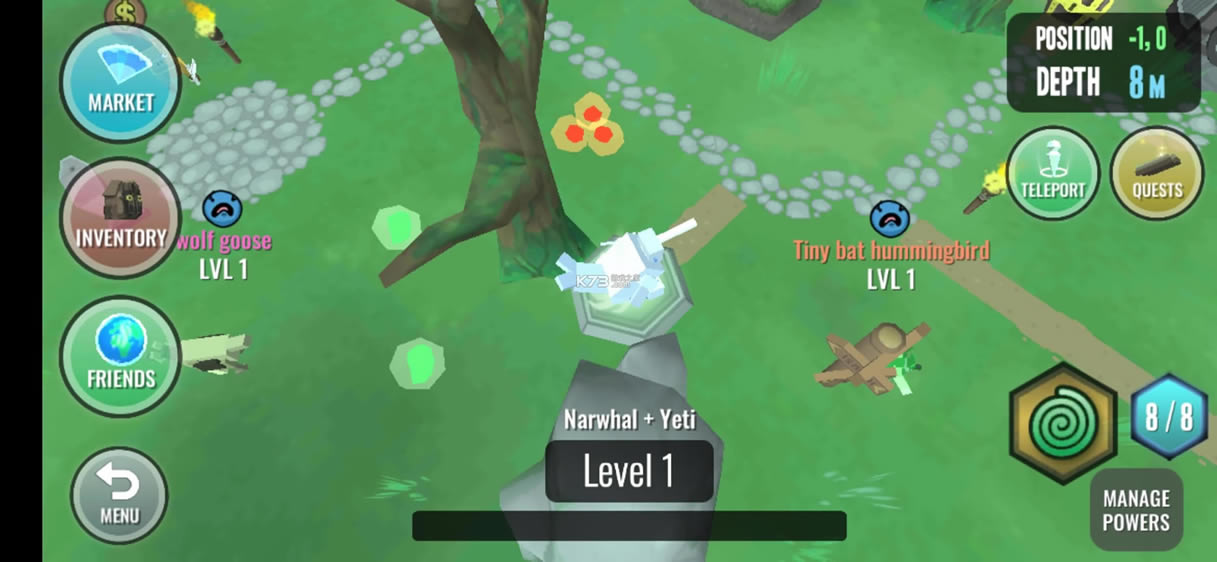The width and height of the screenshot is (1217, 562).
Task: Open the Quests log
Action: [1157, 173]
